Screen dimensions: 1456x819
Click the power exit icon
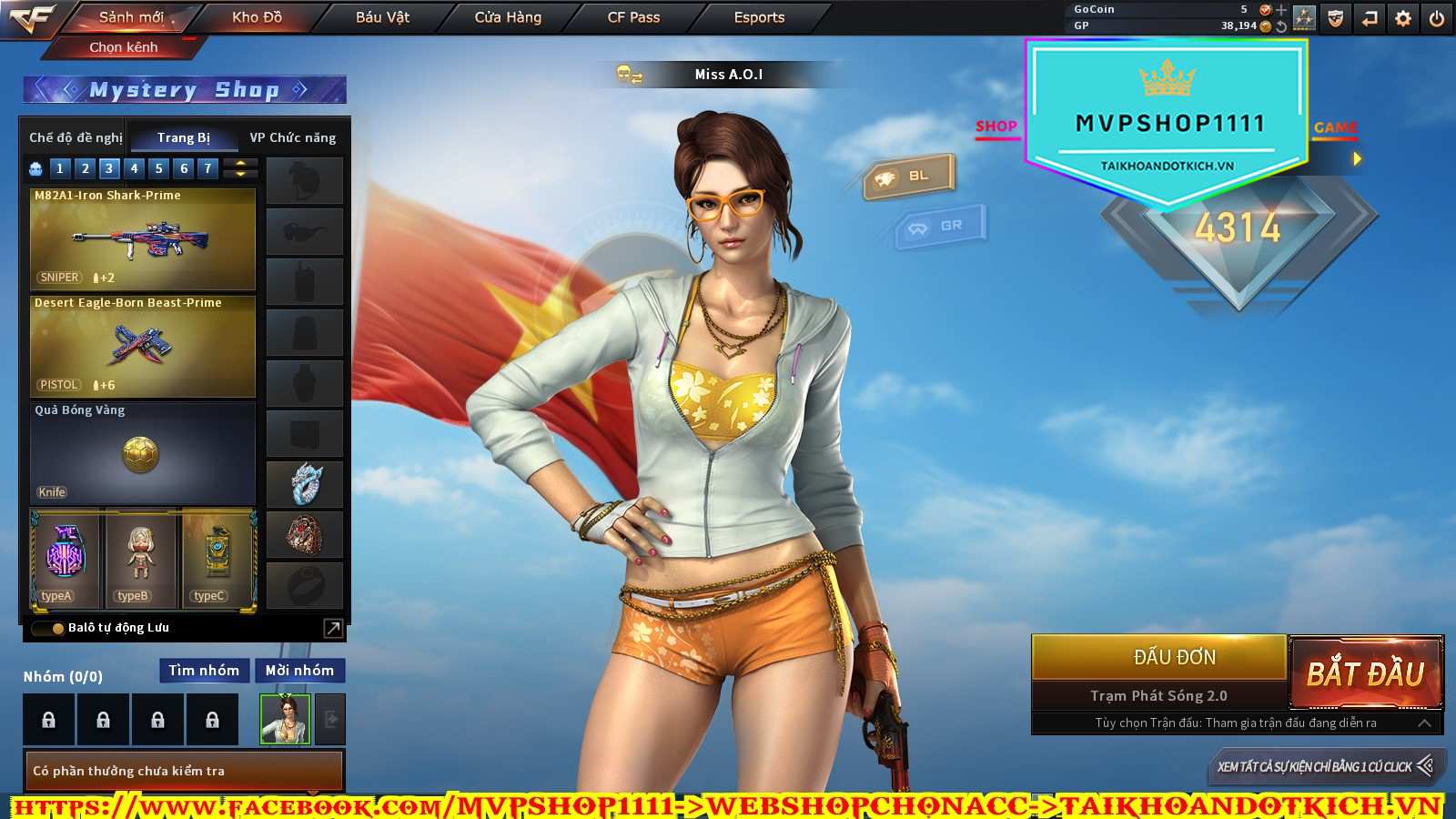pyautogui.click(x=1437, y=18)
